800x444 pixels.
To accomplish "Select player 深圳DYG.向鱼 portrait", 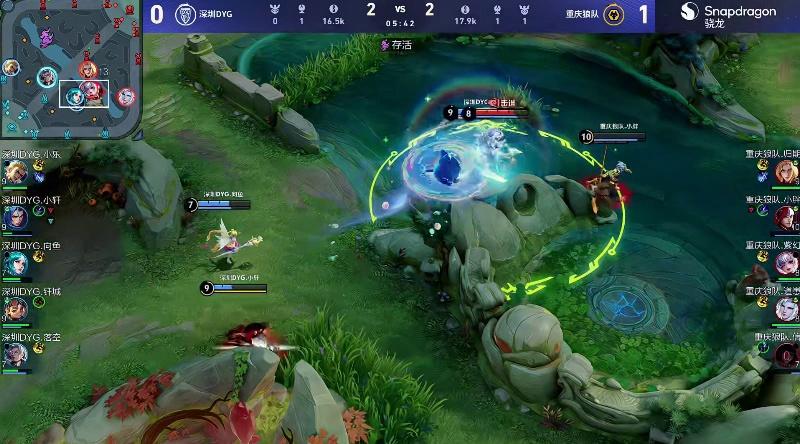I will (x=14, y=262).
